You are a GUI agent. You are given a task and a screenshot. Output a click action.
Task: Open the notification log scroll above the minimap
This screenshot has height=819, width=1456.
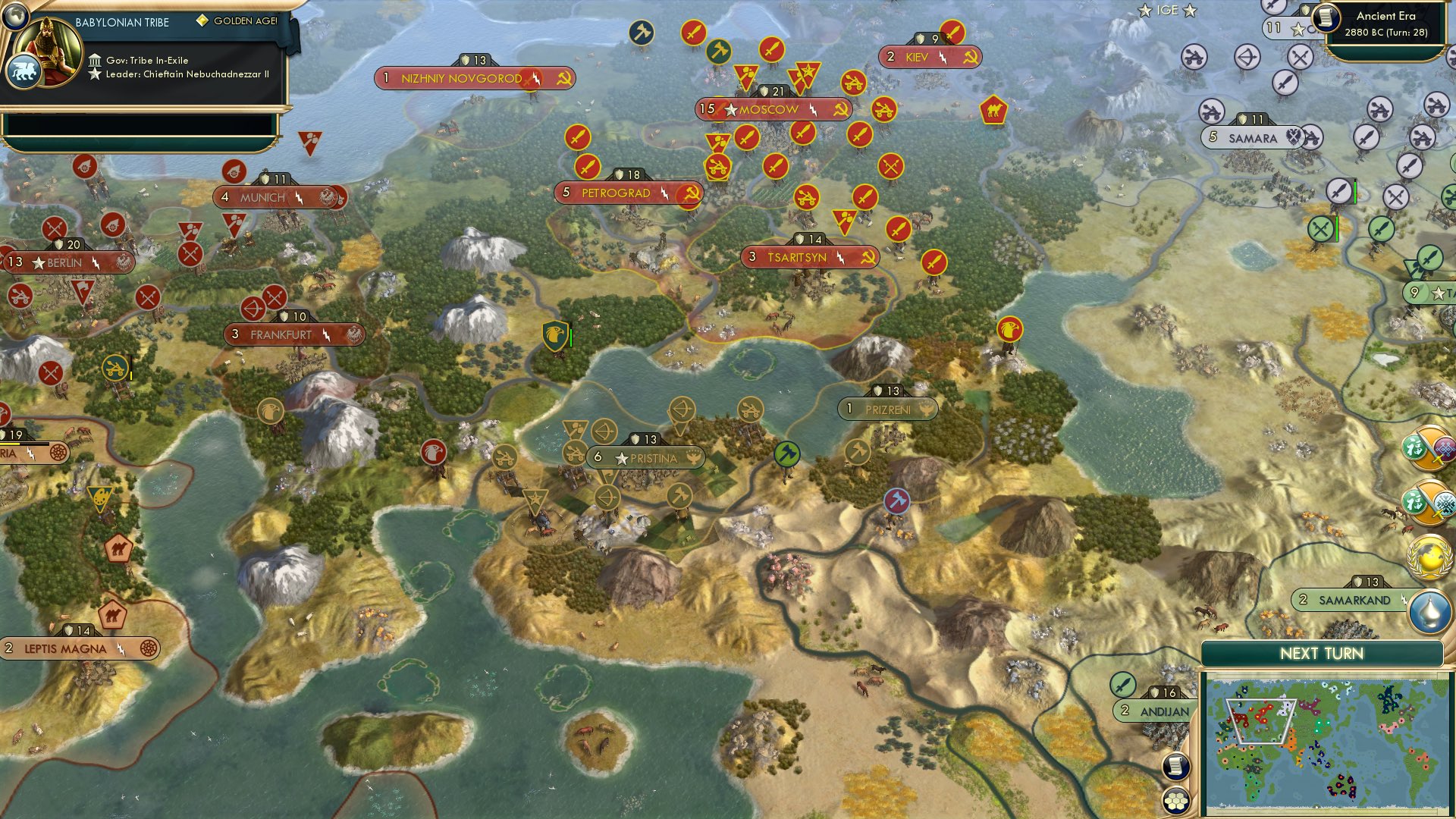[1175, 767]
